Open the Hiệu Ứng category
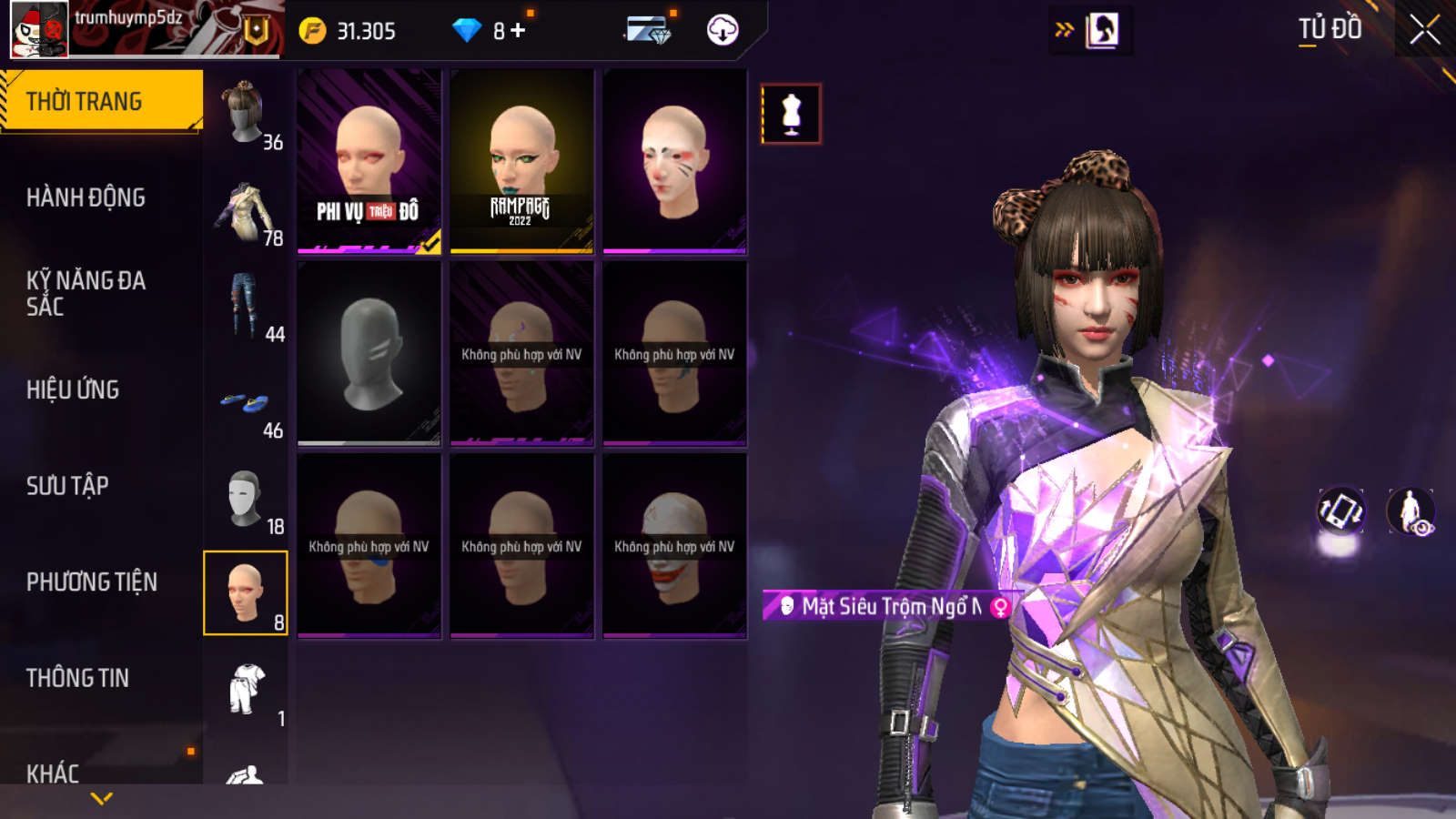Viewport: 1456px width, 819px height. pyautogui.click(x=73, y=389)
